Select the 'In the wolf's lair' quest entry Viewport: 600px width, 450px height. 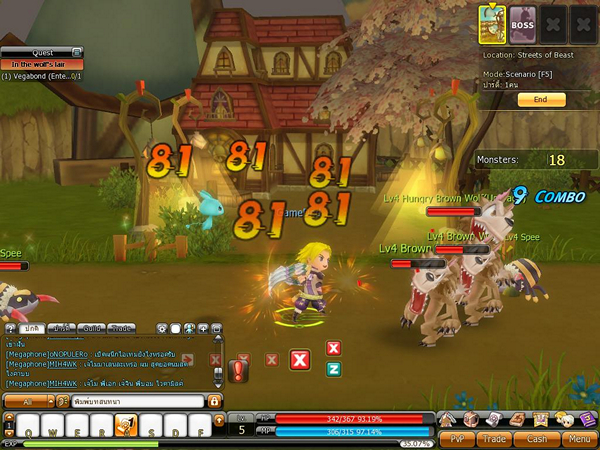(41, 64)
